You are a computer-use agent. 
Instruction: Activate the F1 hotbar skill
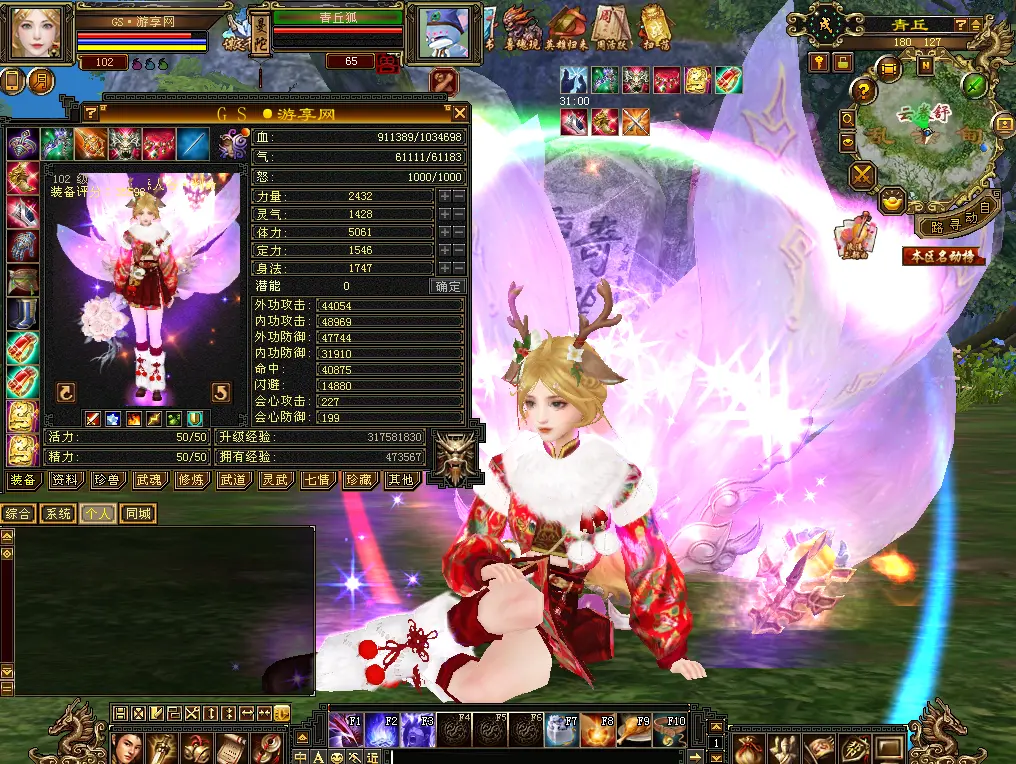coord(344,730)
